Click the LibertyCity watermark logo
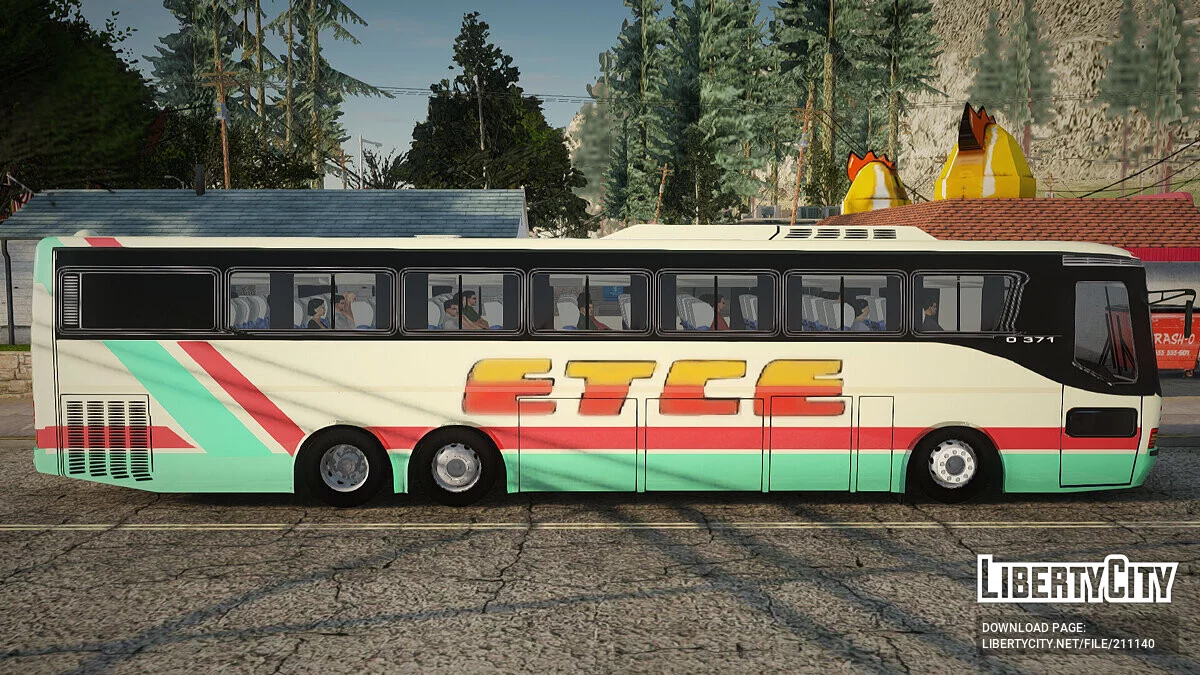 (x=1077, y=579)
